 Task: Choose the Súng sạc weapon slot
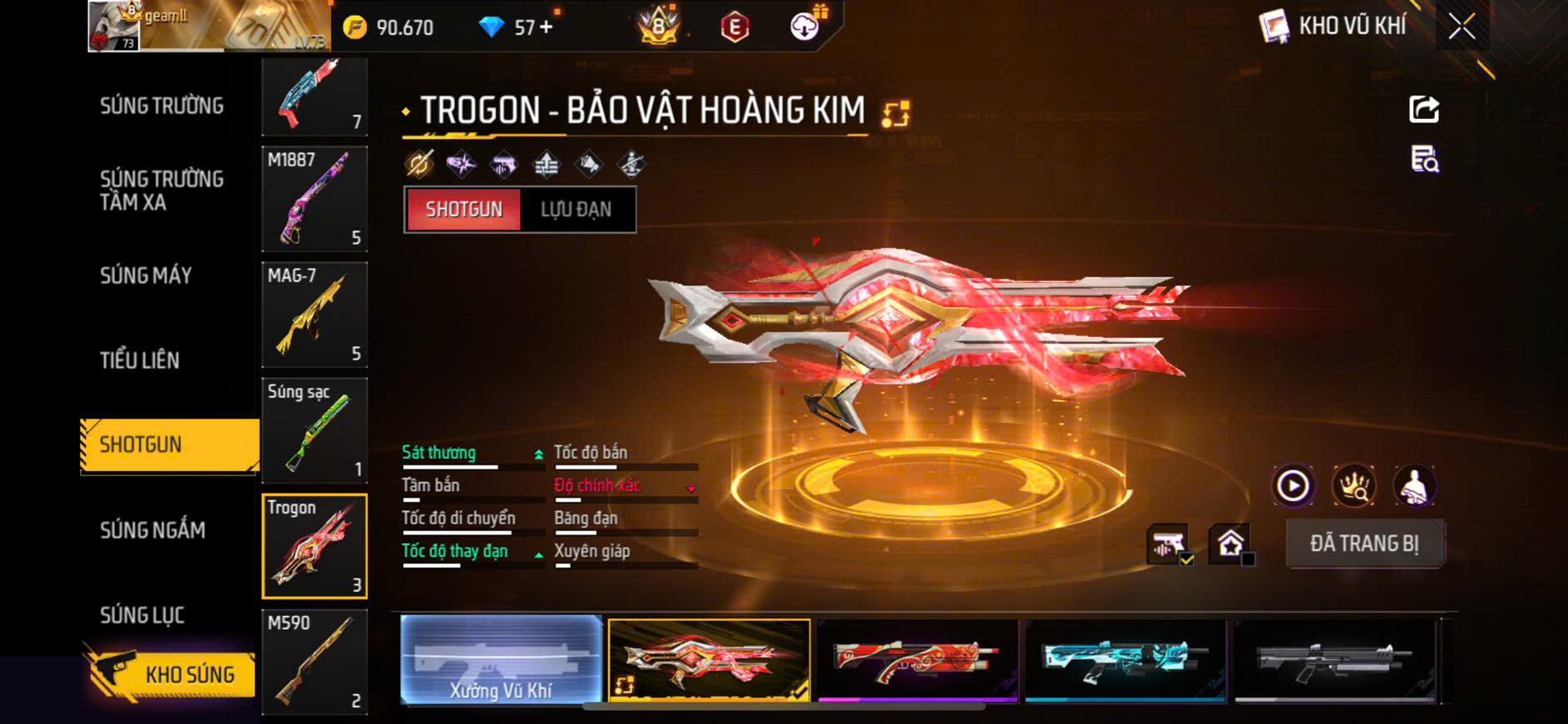coord(314,430)
